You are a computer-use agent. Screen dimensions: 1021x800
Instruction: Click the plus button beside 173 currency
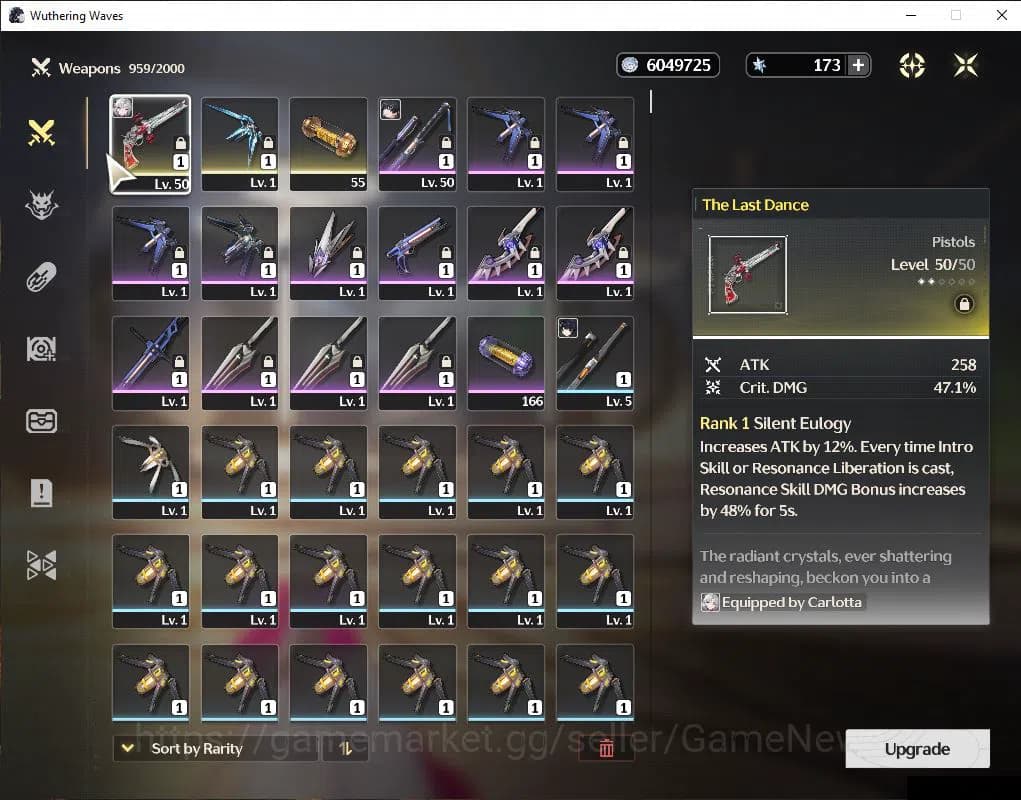coord(858,65)
